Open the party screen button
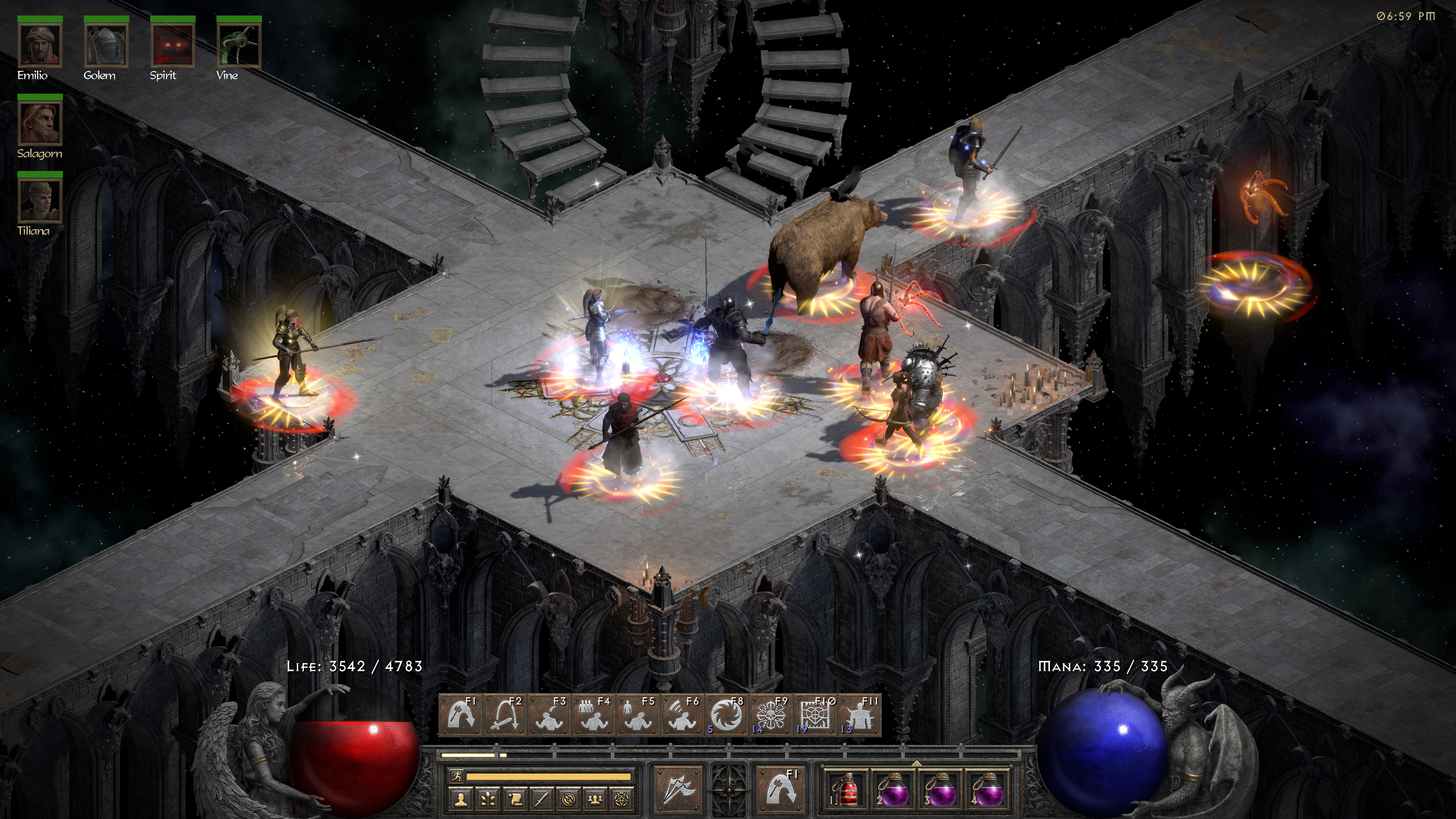This screenshot has width=1456, height=819. (596, 799)
